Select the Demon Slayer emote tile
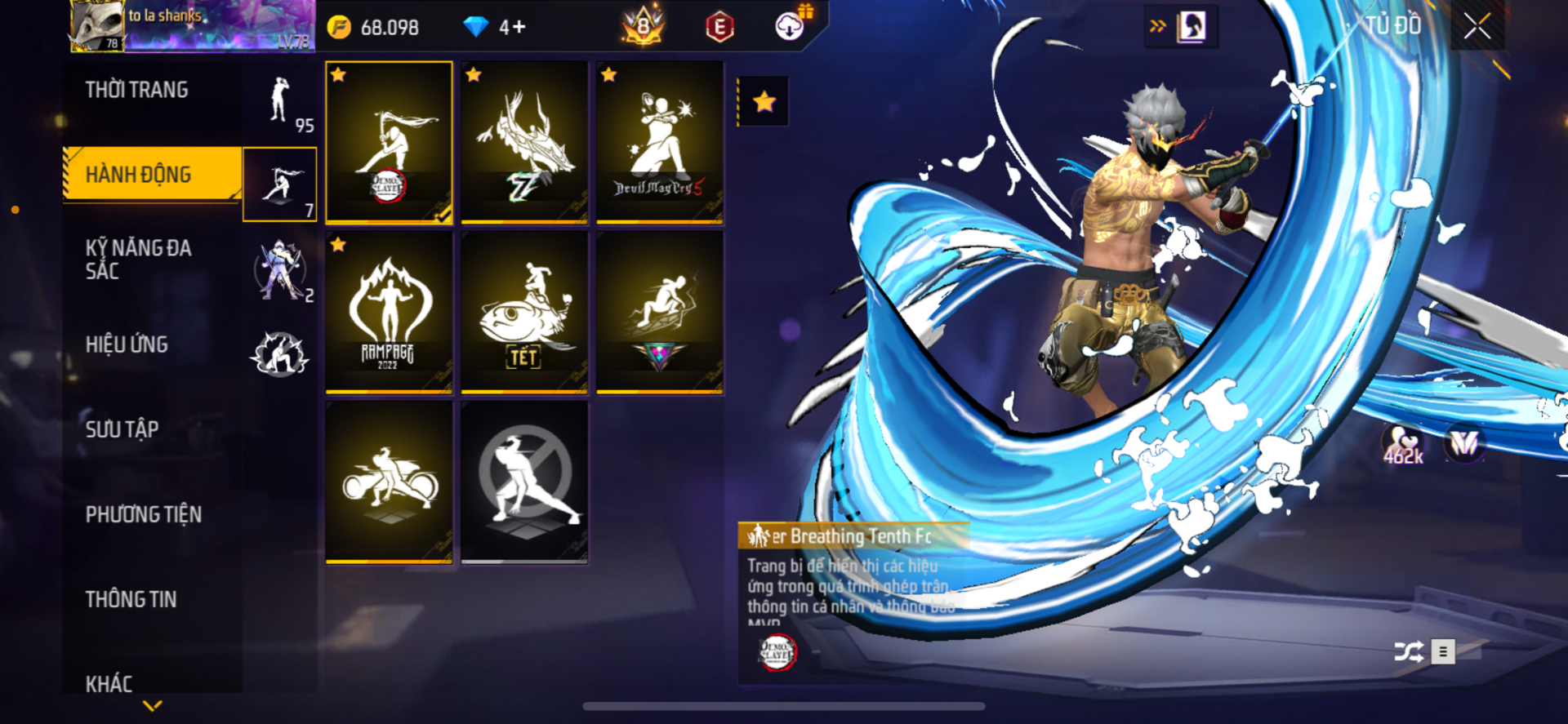 (x=389, y=142)
